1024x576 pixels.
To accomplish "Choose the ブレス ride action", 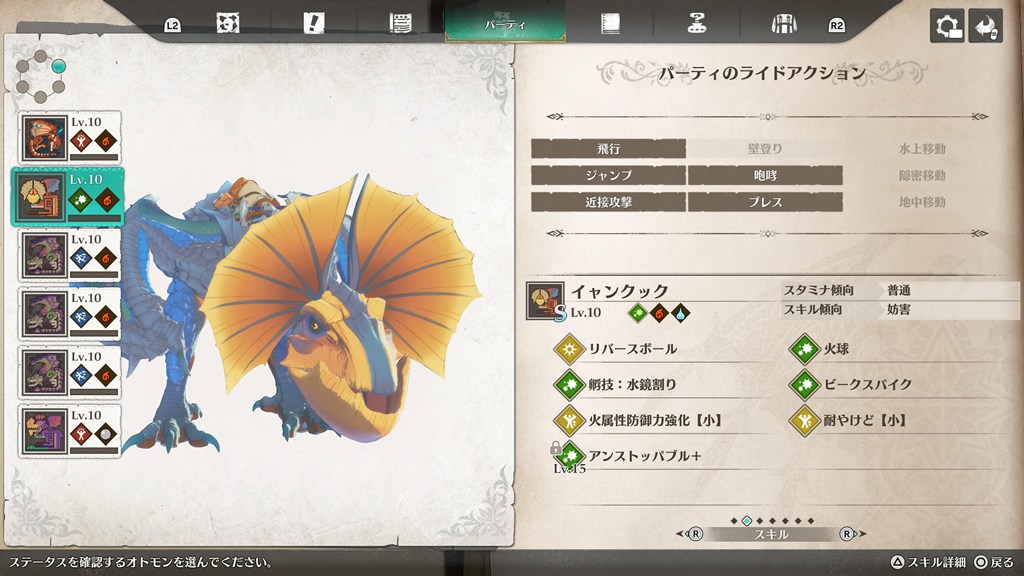I will (x=765, y=202).
